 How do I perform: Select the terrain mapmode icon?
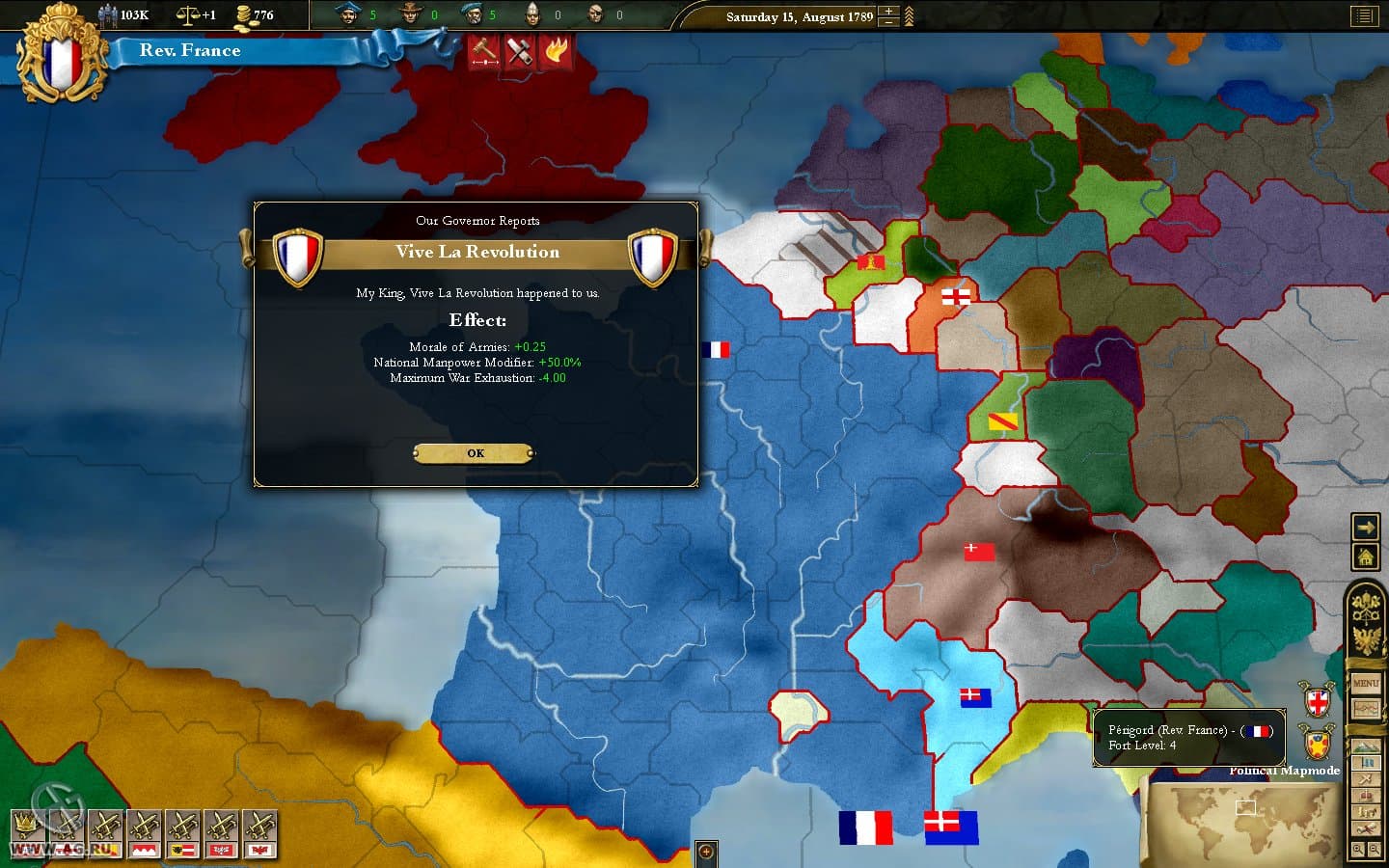1366,746
